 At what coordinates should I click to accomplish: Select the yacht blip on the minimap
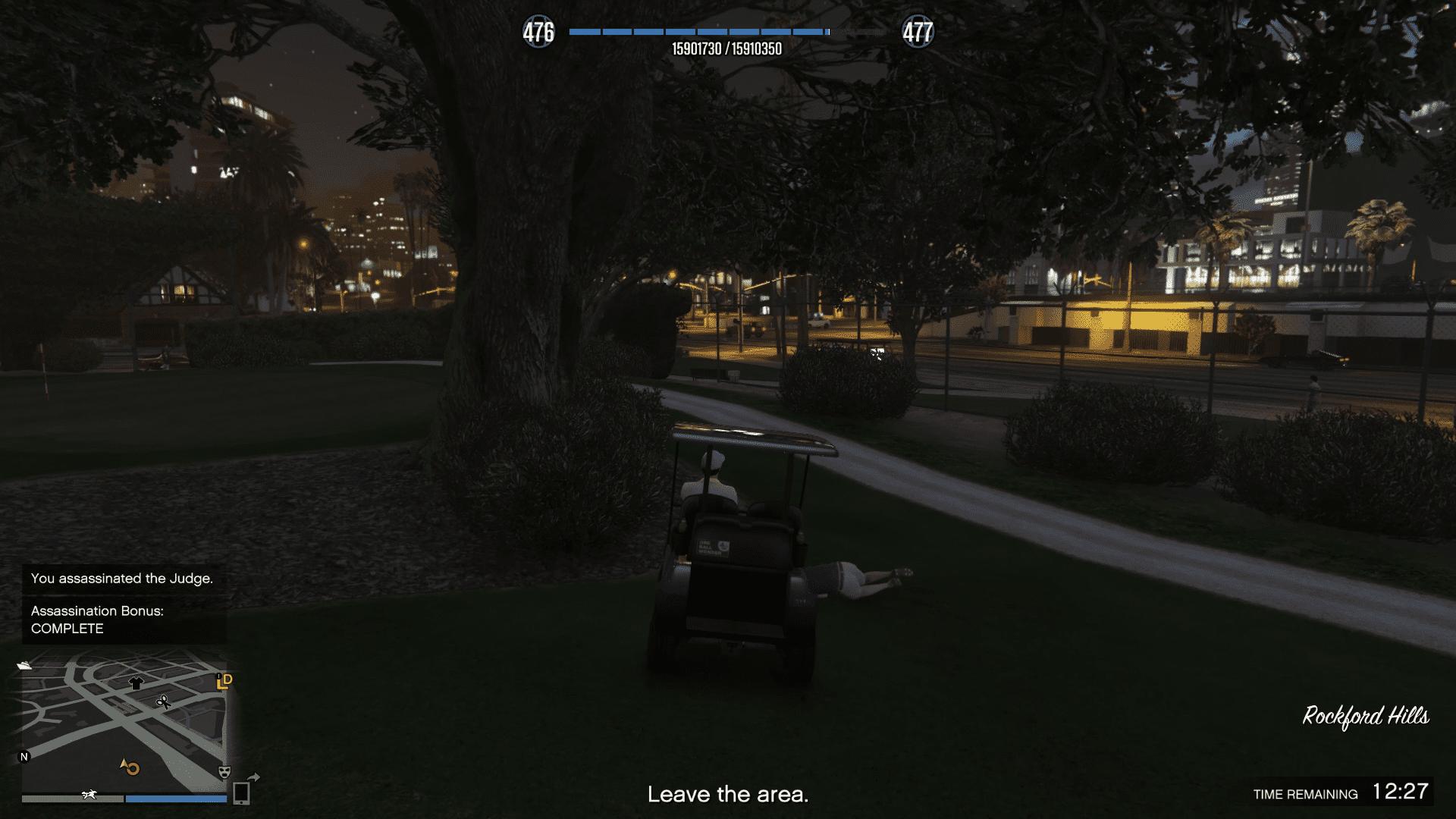24,665
